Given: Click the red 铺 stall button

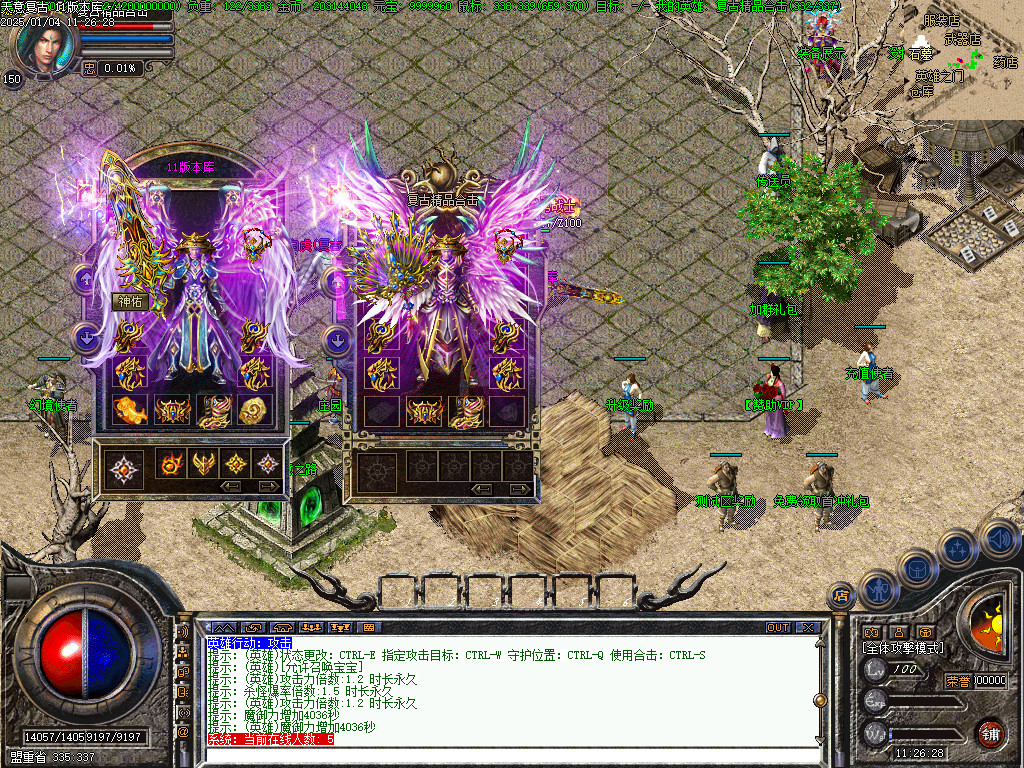Looking at the screenshot, I should [990, 732].
